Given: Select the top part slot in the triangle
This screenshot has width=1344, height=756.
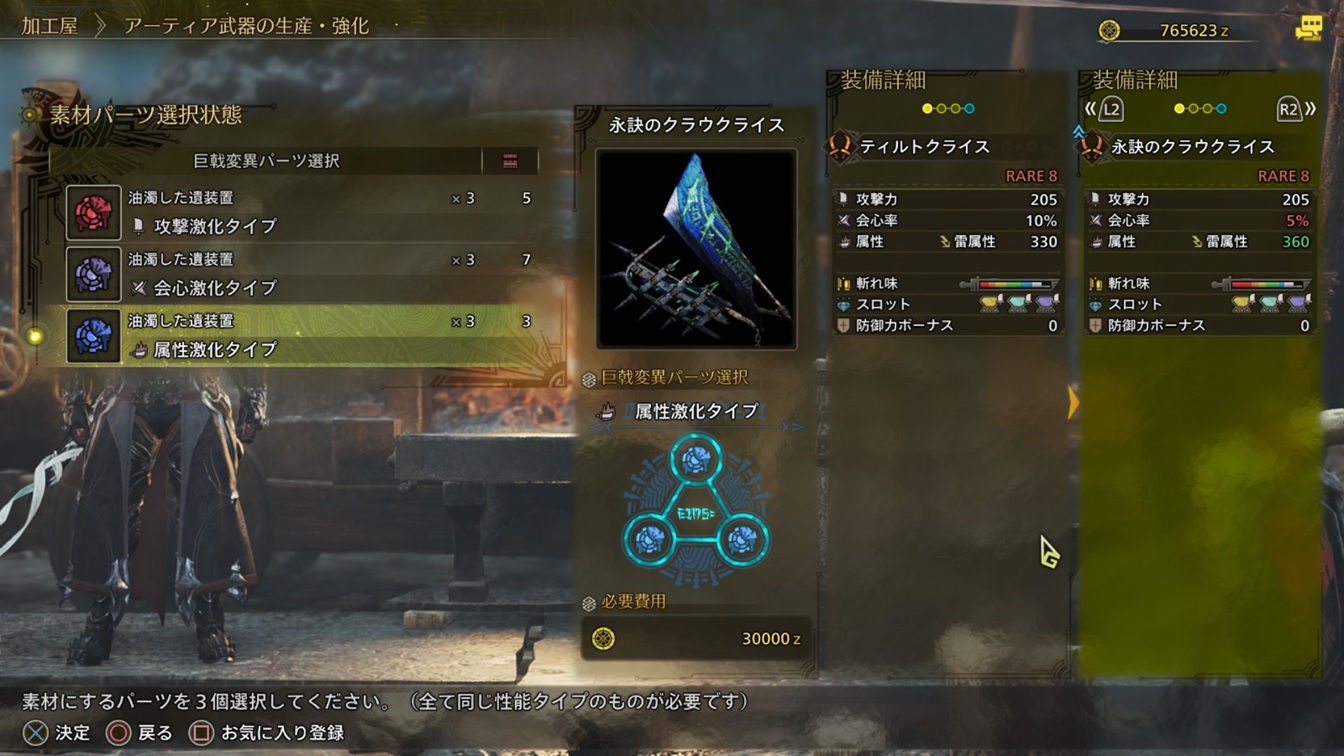Looking at the screenshot, I should coord(696,459).
